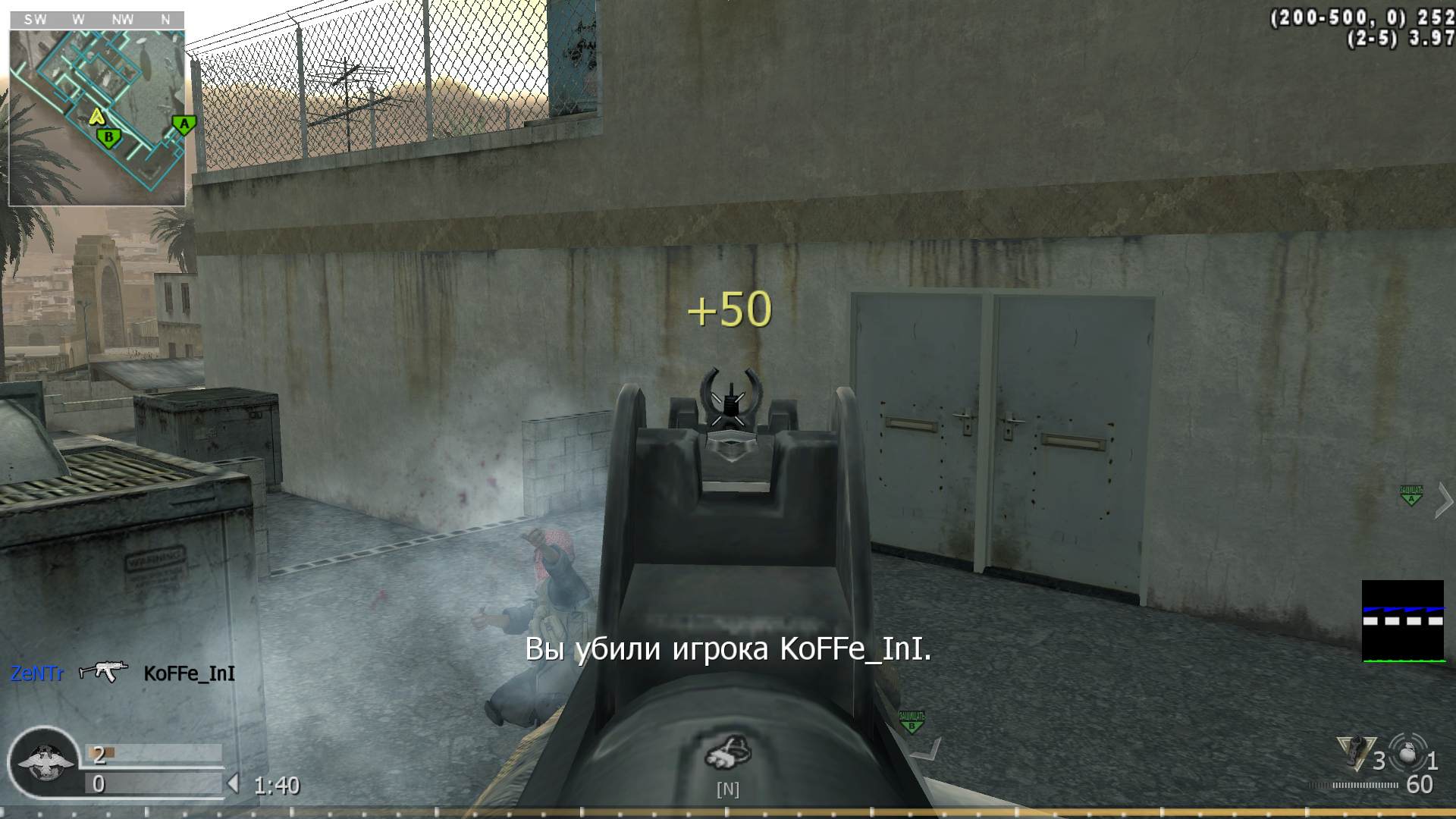Click the +50 points popup text
1456x819 pixels.
(x=730, y=308)
